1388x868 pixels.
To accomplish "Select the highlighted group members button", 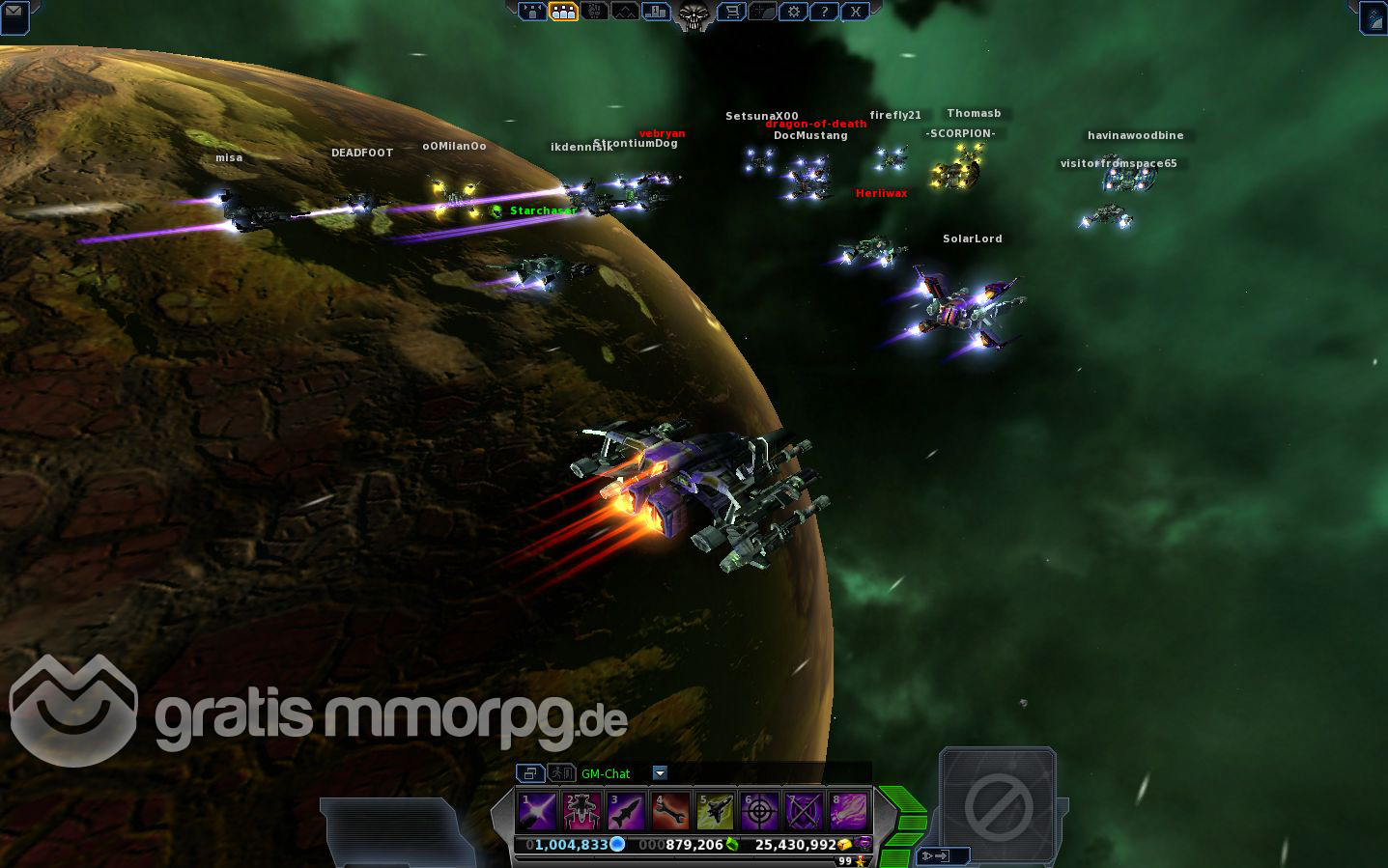I will point(563,12).
